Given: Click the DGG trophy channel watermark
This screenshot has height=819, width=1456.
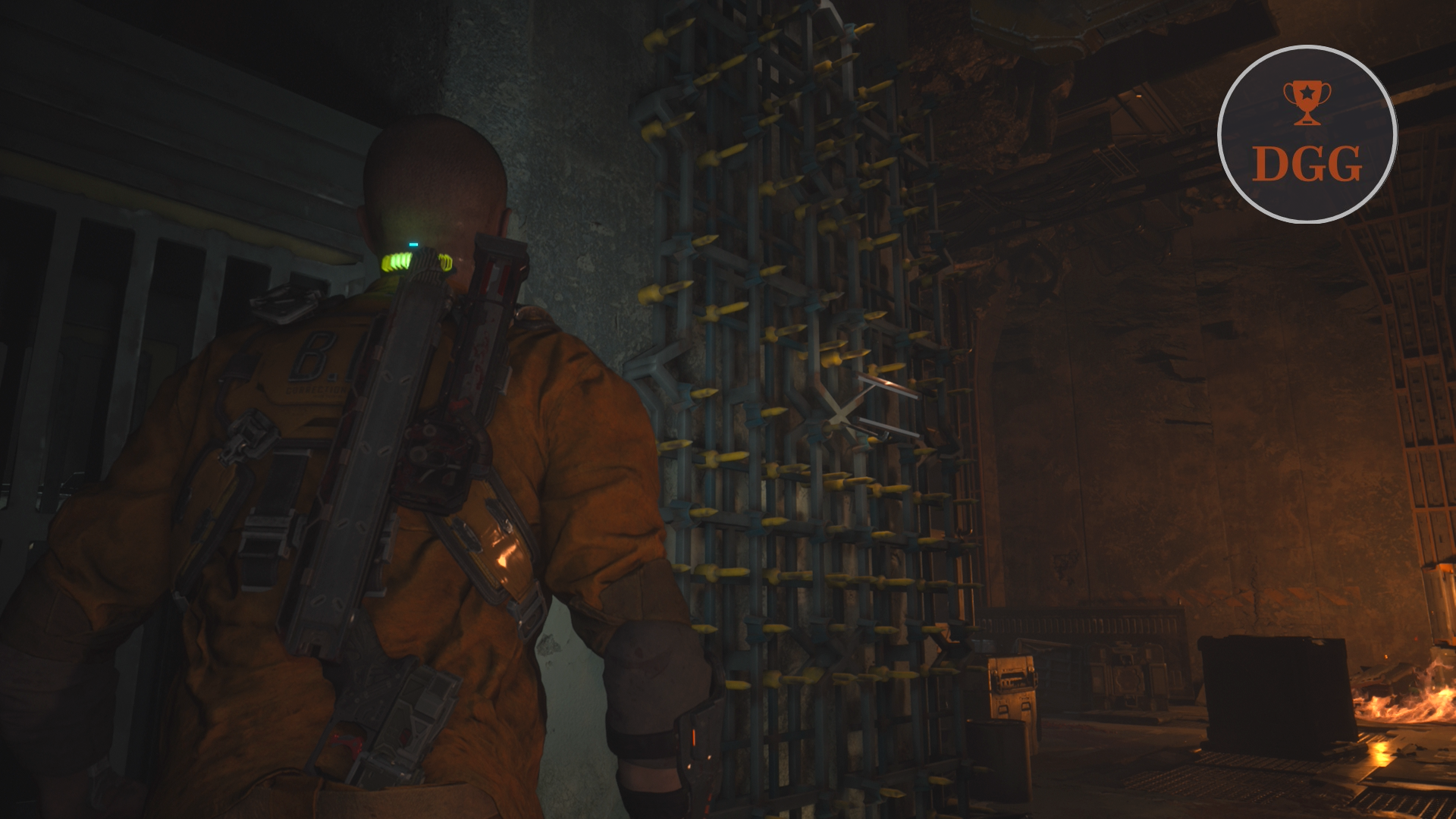Looking at the screenshot, I should coord(1307,134).
